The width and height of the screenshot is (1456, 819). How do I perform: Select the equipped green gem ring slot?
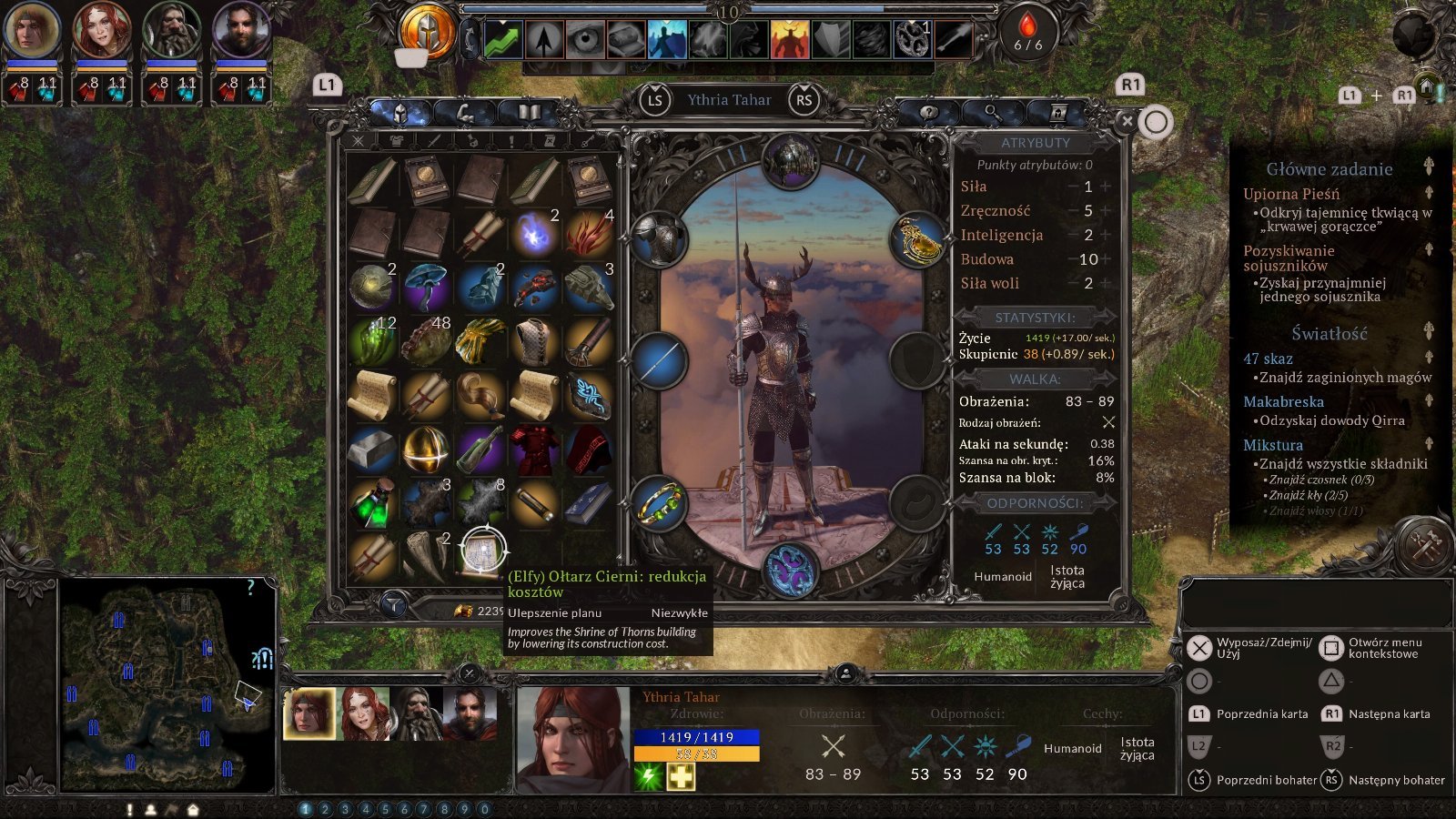(x=658, y=503)
